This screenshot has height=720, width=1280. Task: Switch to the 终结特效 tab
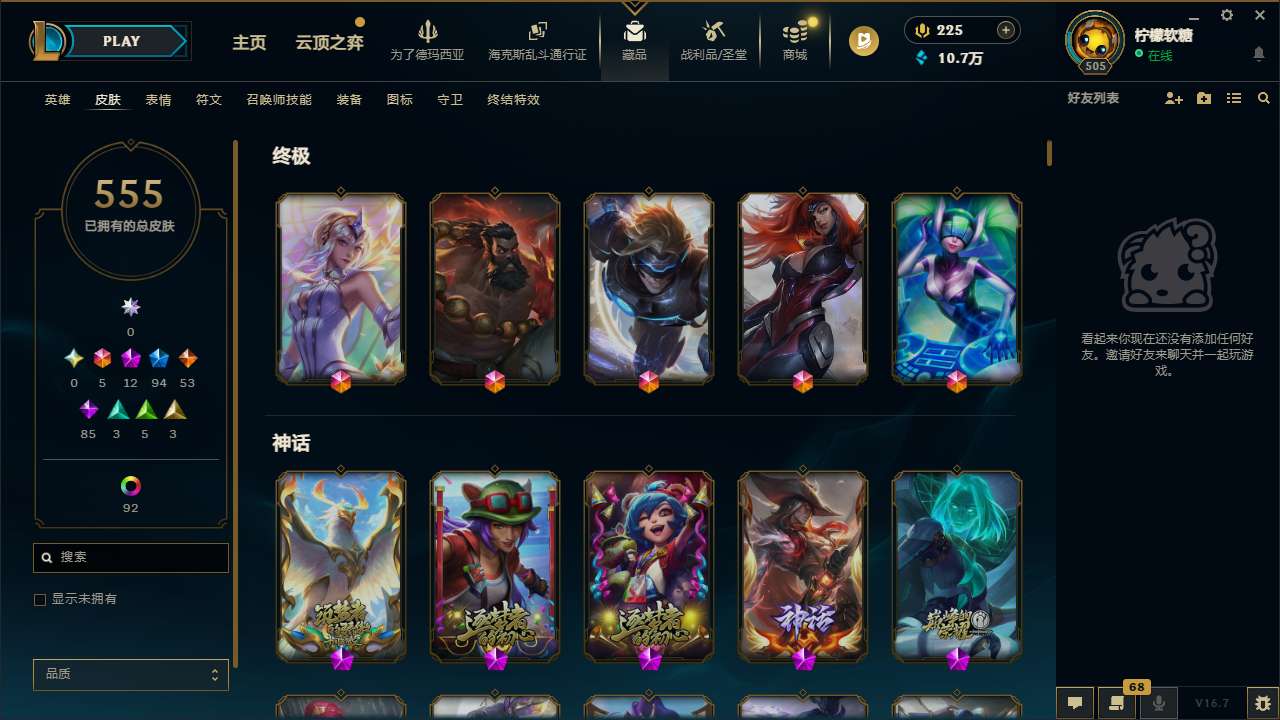point(513,100)
